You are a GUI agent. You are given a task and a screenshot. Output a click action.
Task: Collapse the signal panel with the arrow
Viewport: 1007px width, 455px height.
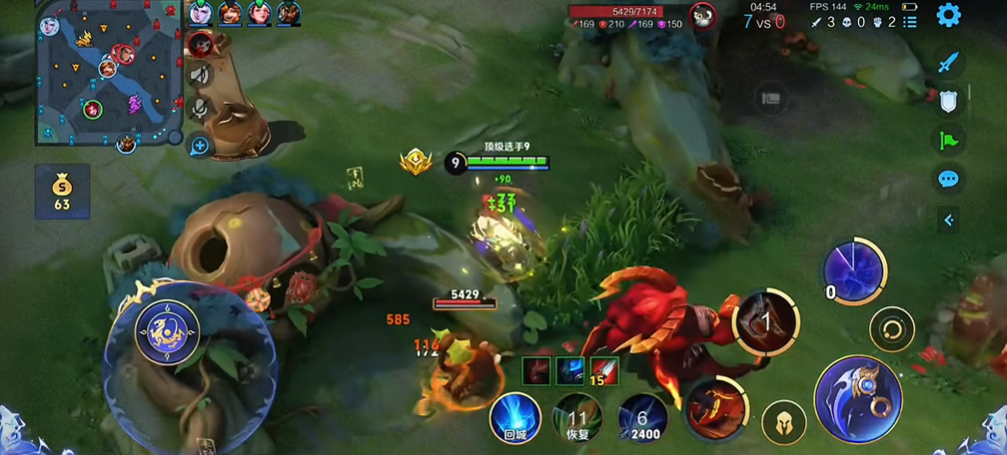tap(948, 220)
